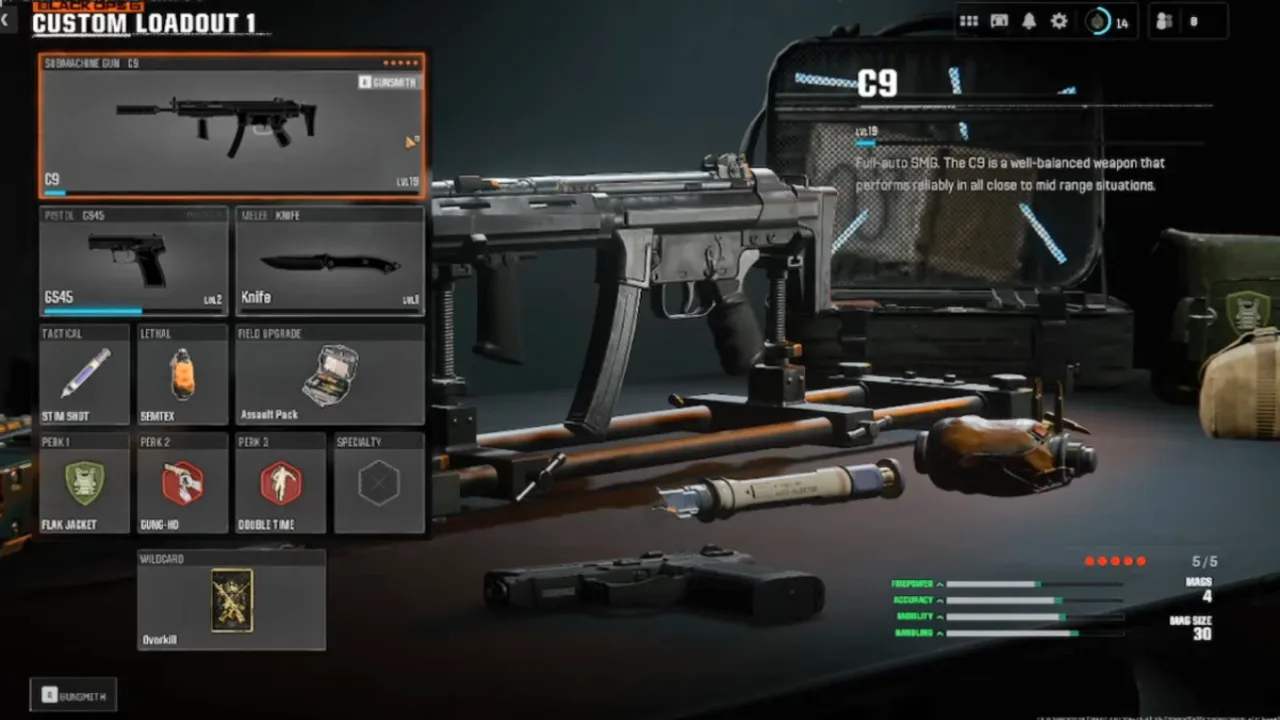Open notifications with the bell icon

click(x=1029, y=21)
